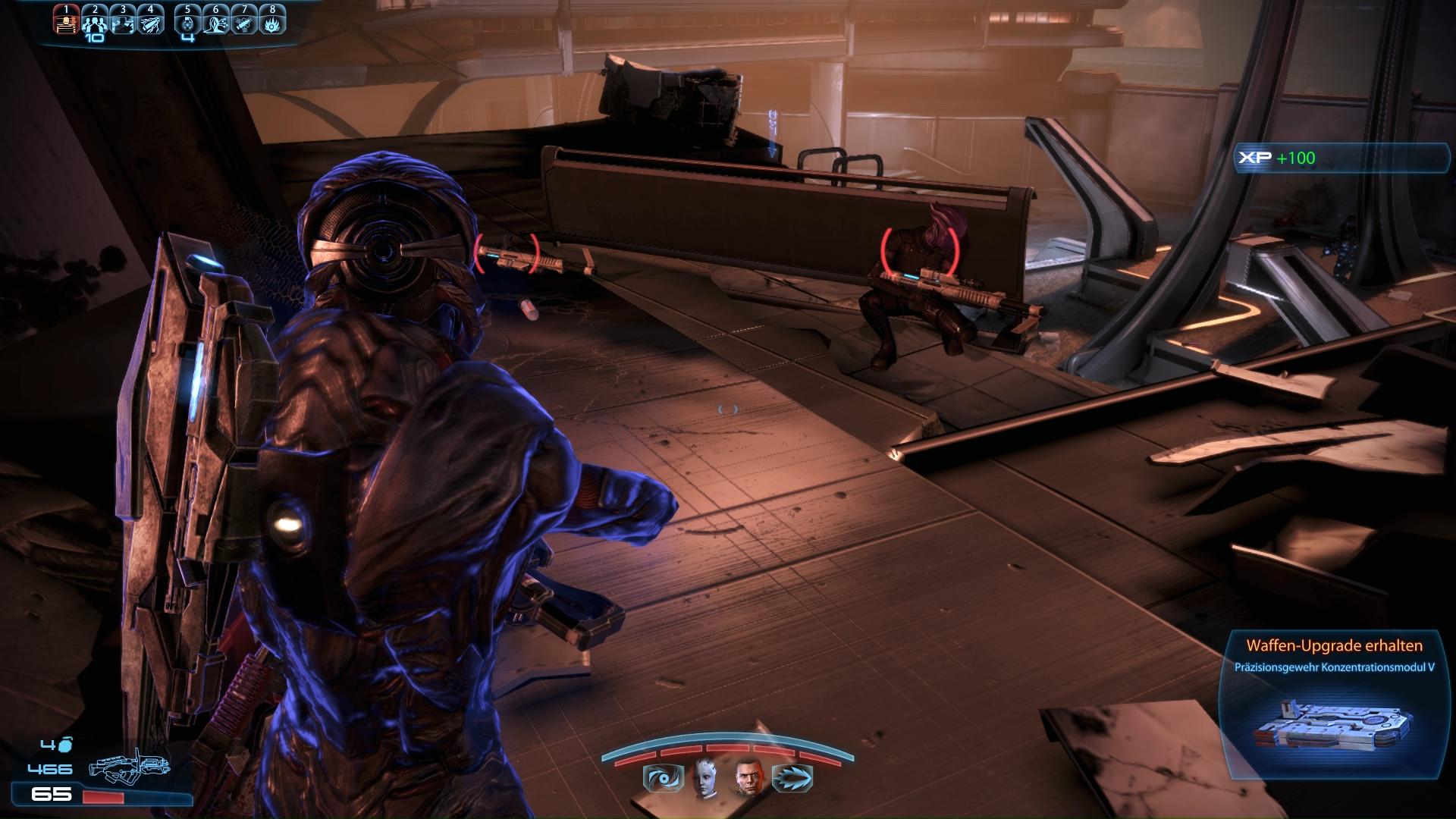Image resolution: width=1456 pixels, height=819 pixels.
Task: Activate the frost bullet ammo power in slot 7
Action: point(244,22)
